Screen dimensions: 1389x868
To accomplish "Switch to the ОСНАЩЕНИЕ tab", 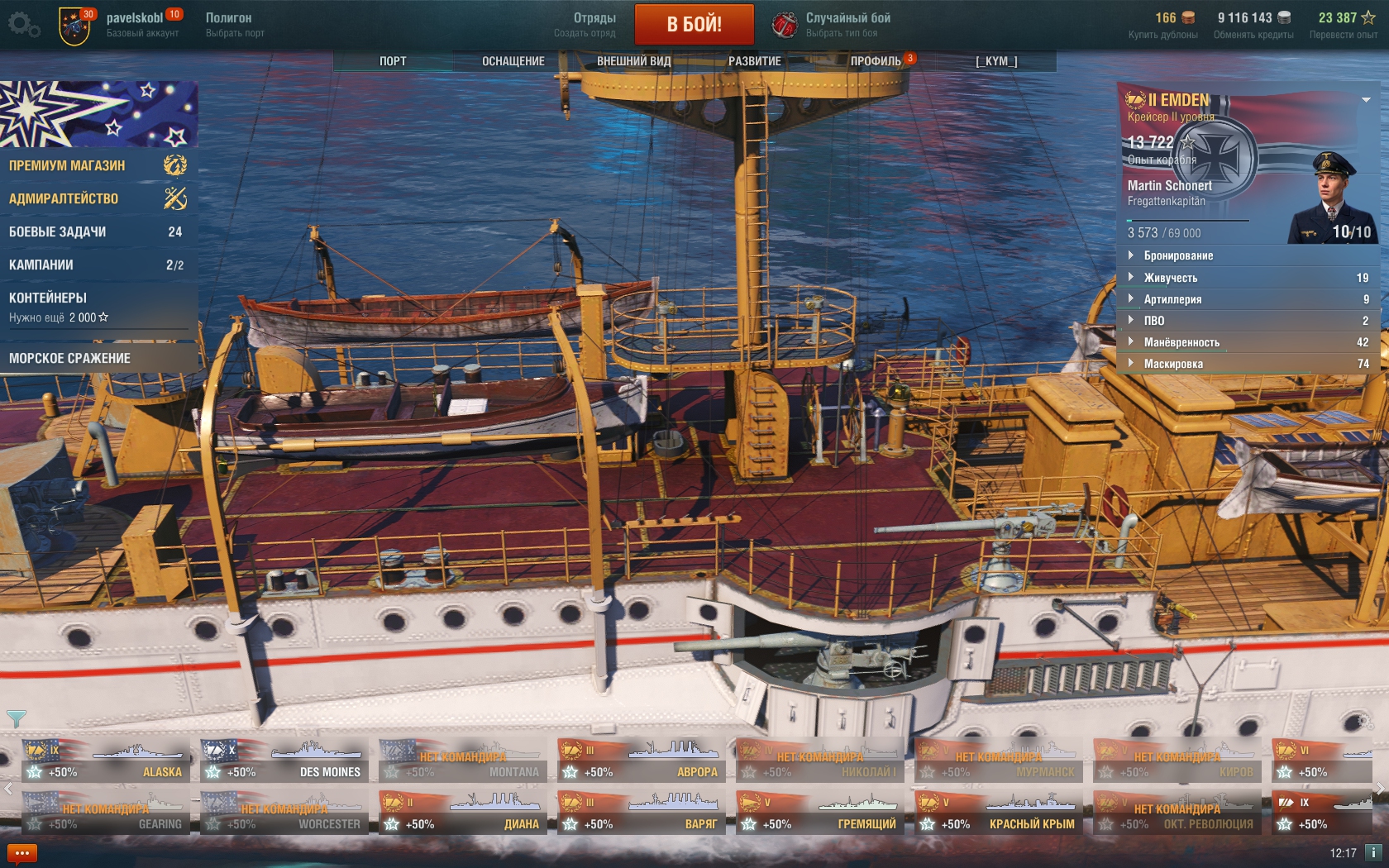I will click(513, 61).
